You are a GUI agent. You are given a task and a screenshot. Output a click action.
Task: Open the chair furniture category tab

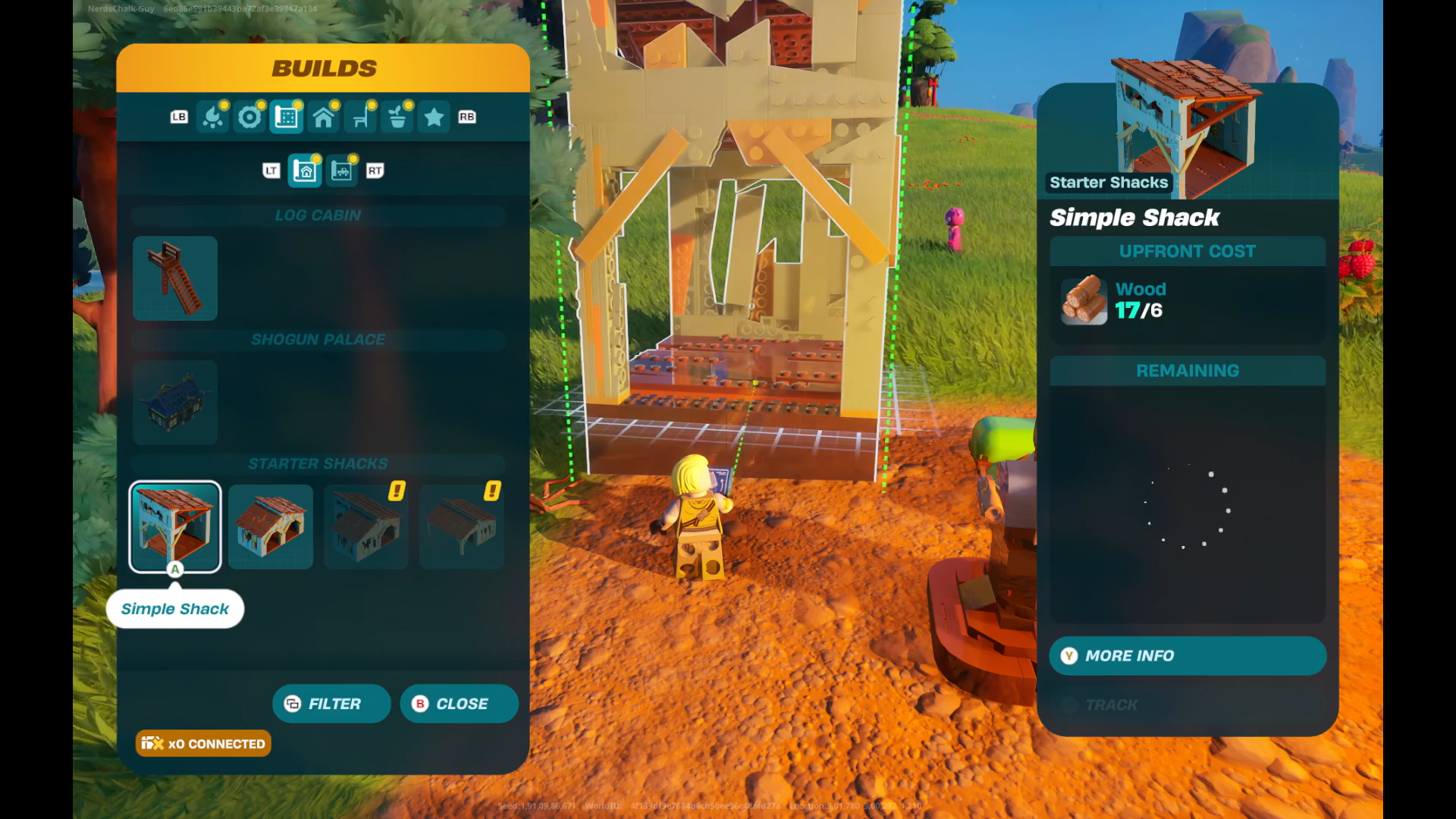[x=361, y=118]
